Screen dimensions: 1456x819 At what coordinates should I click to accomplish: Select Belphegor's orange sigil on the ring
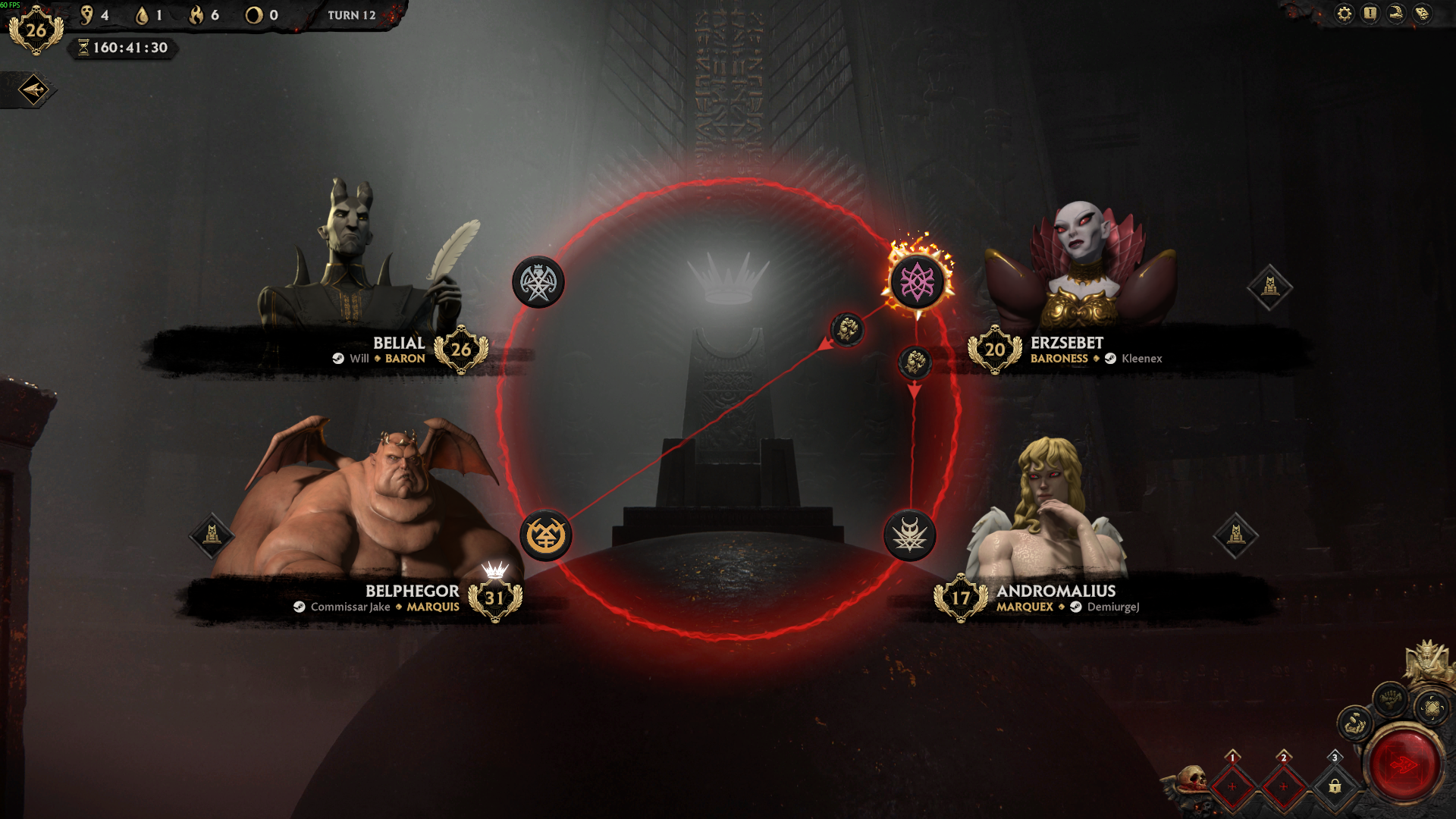[x=545, y=536]
